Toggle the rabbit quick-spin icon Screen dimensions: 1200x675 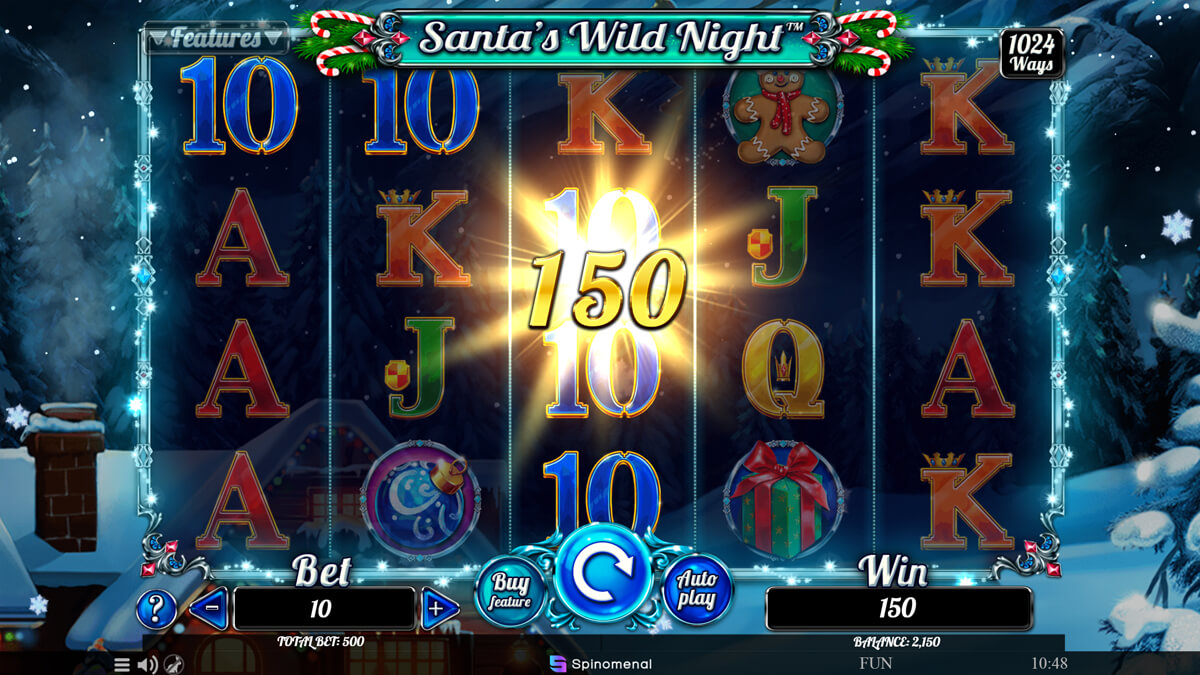coord(173,664)
